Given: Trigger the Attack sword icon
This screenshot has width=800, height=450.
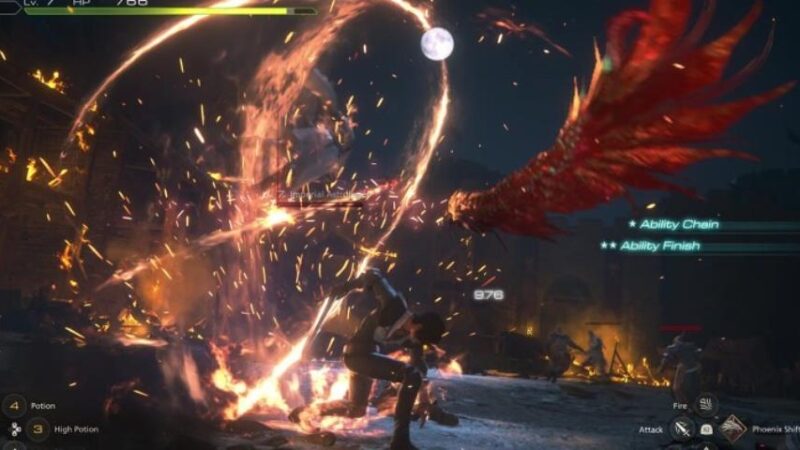Looking at the screenshot, I should pyautogui.click(x=683, y=429).
